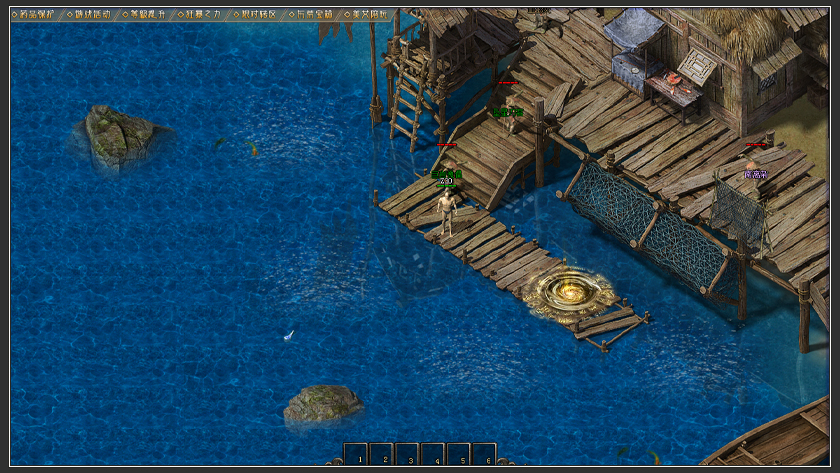Select hotbar slot numbered 4

click(x=433, y=455)
